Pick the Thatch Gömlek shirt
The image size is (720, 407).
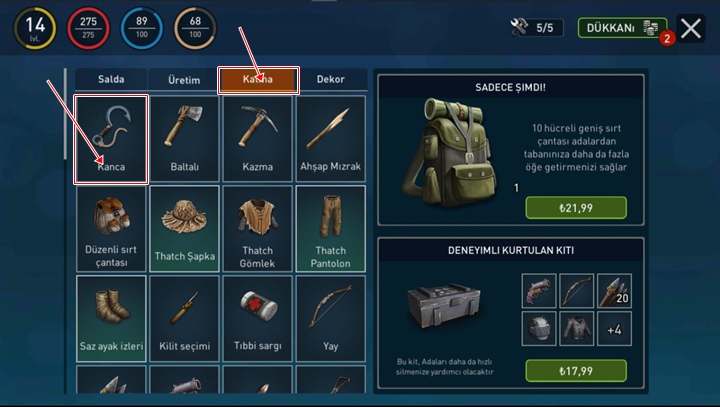coord(257,229)
